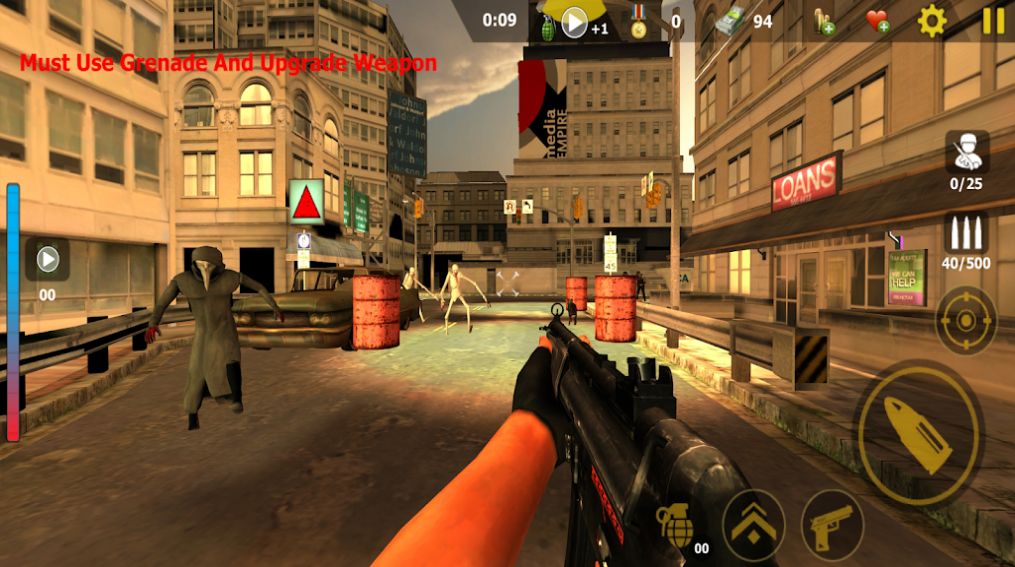Screen dimensions: 1015x567
Task: Tap the cash stack money icon
Action: tap(735, 21)
